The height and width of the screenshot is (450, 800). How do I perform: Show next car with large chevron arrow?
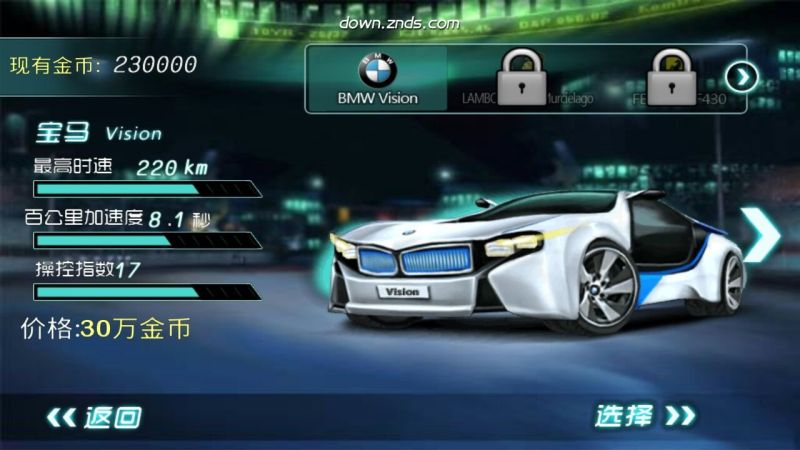point(763,234)
